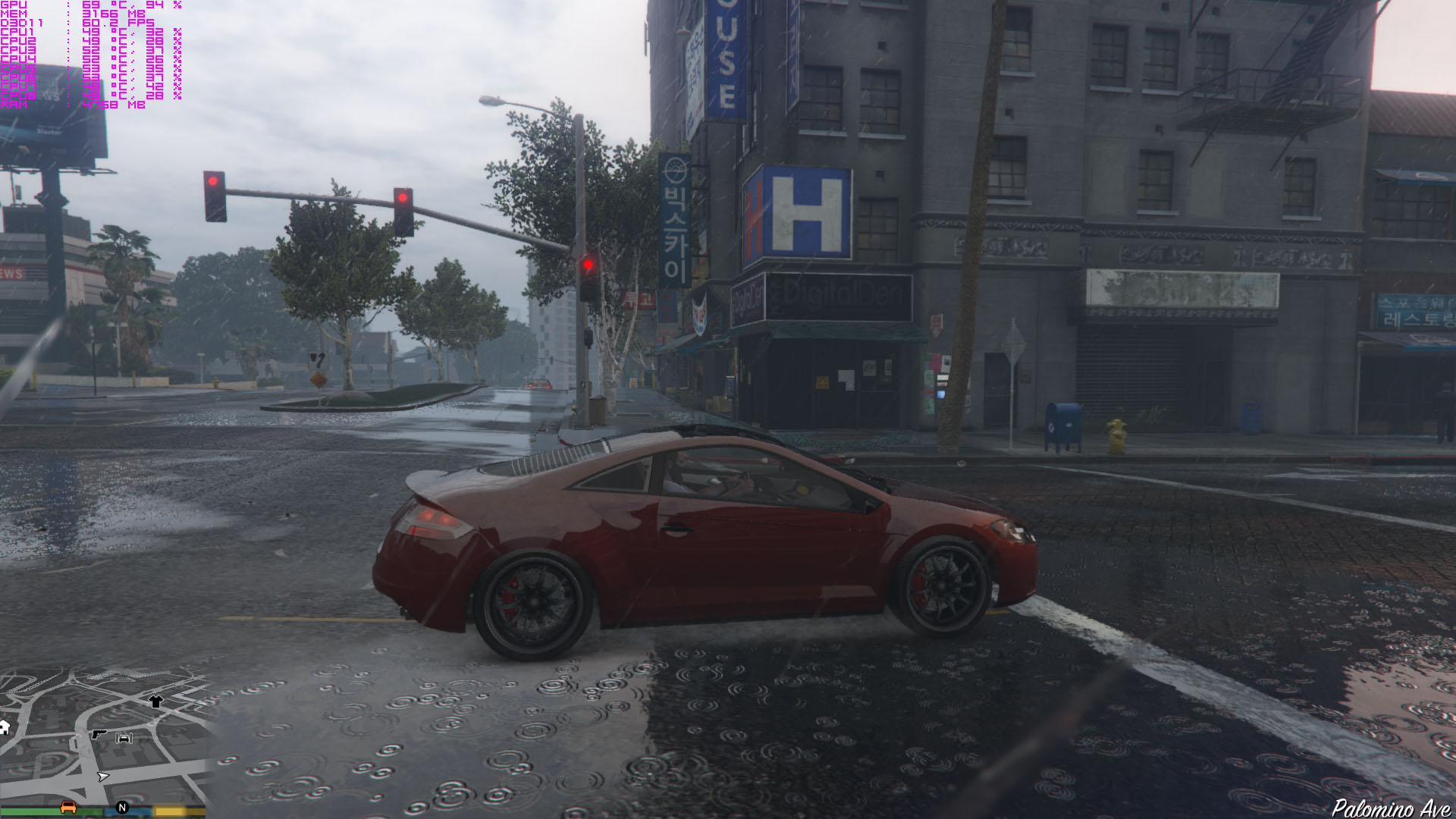Select the Ammu-Nation pistol blip on minimap
1456x819 pixels.
[x=99, y=734]
